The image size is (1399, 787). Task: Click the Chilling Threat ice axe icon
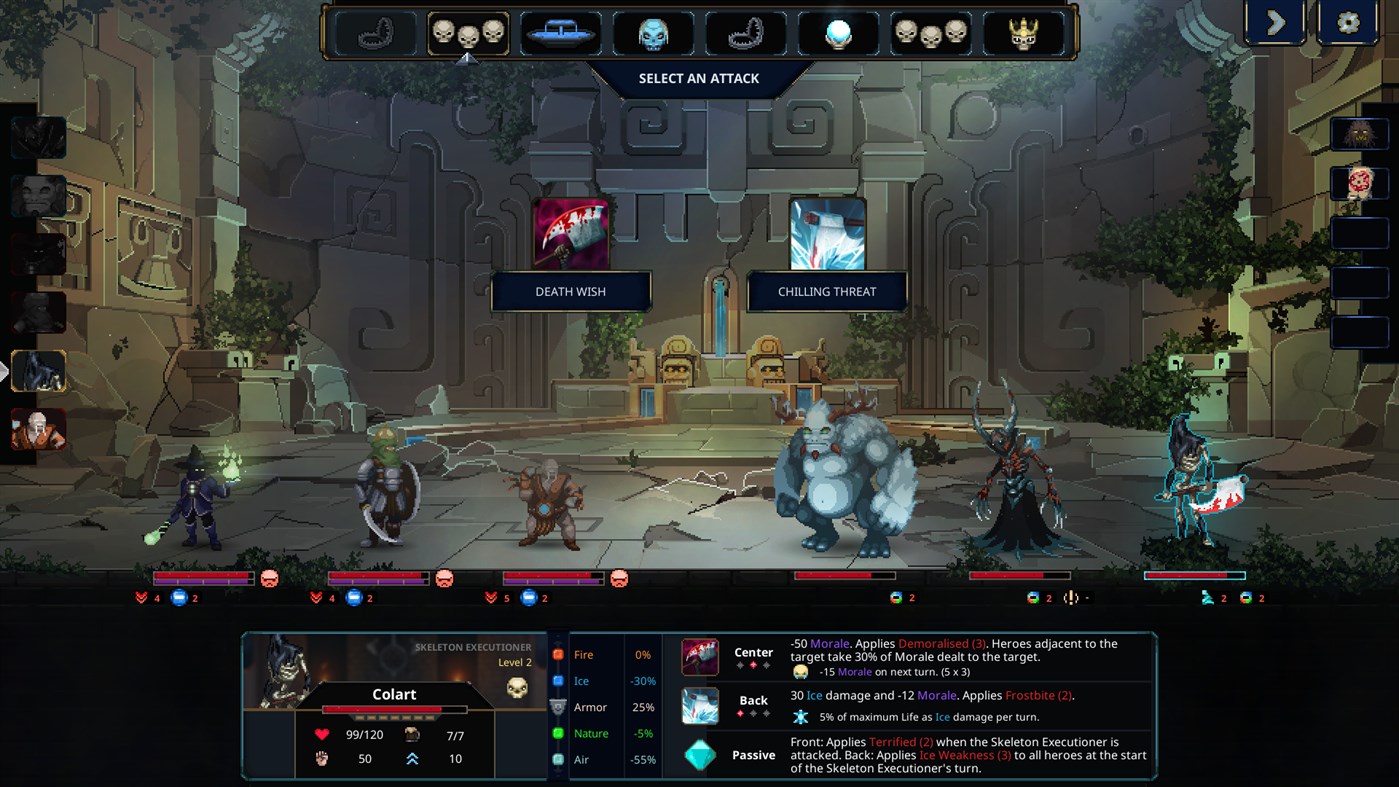[826, 232]
